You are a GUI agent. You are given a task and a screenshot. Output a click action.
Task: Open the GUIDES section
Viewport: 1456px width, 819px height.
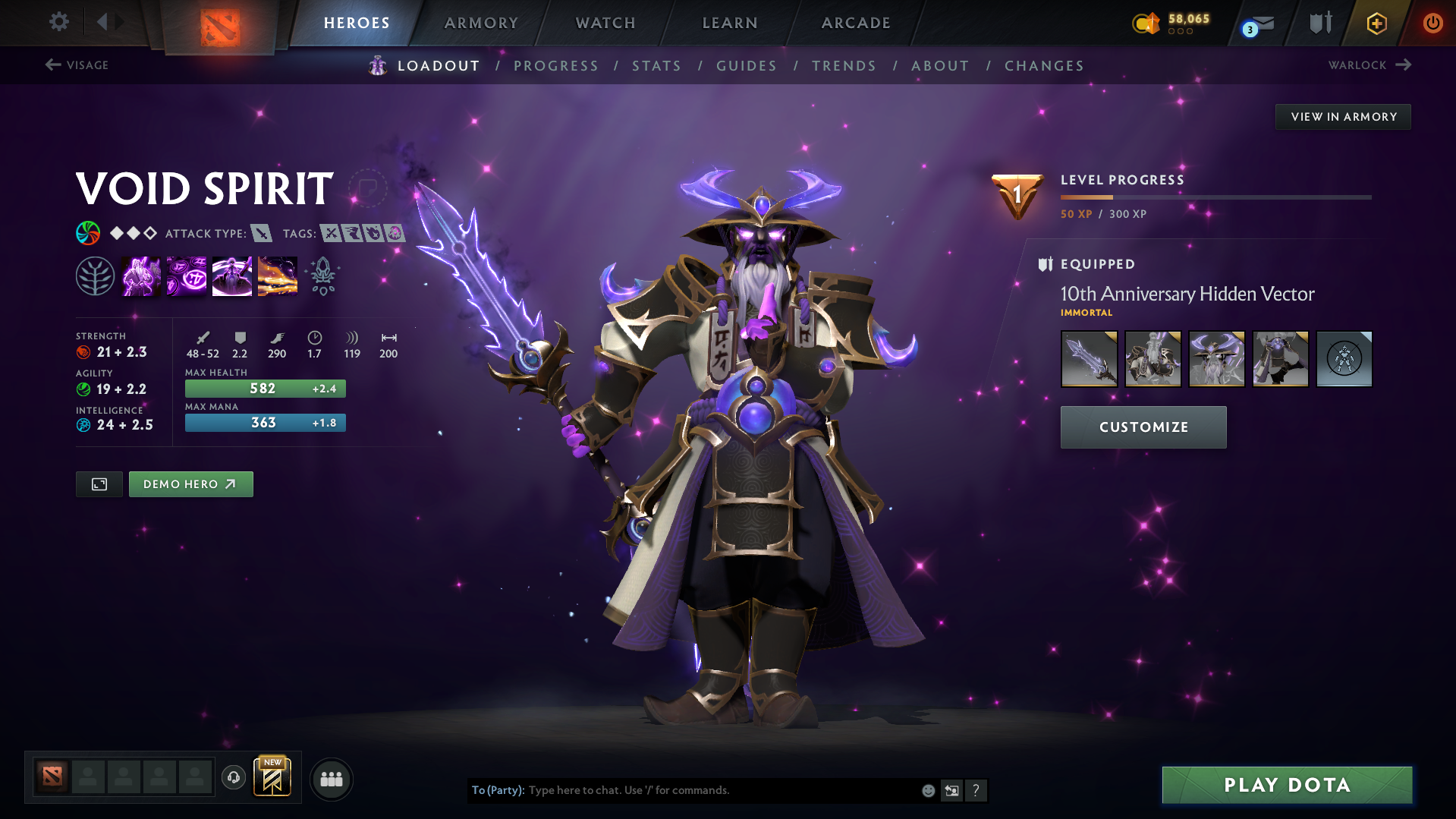(746, 65)
